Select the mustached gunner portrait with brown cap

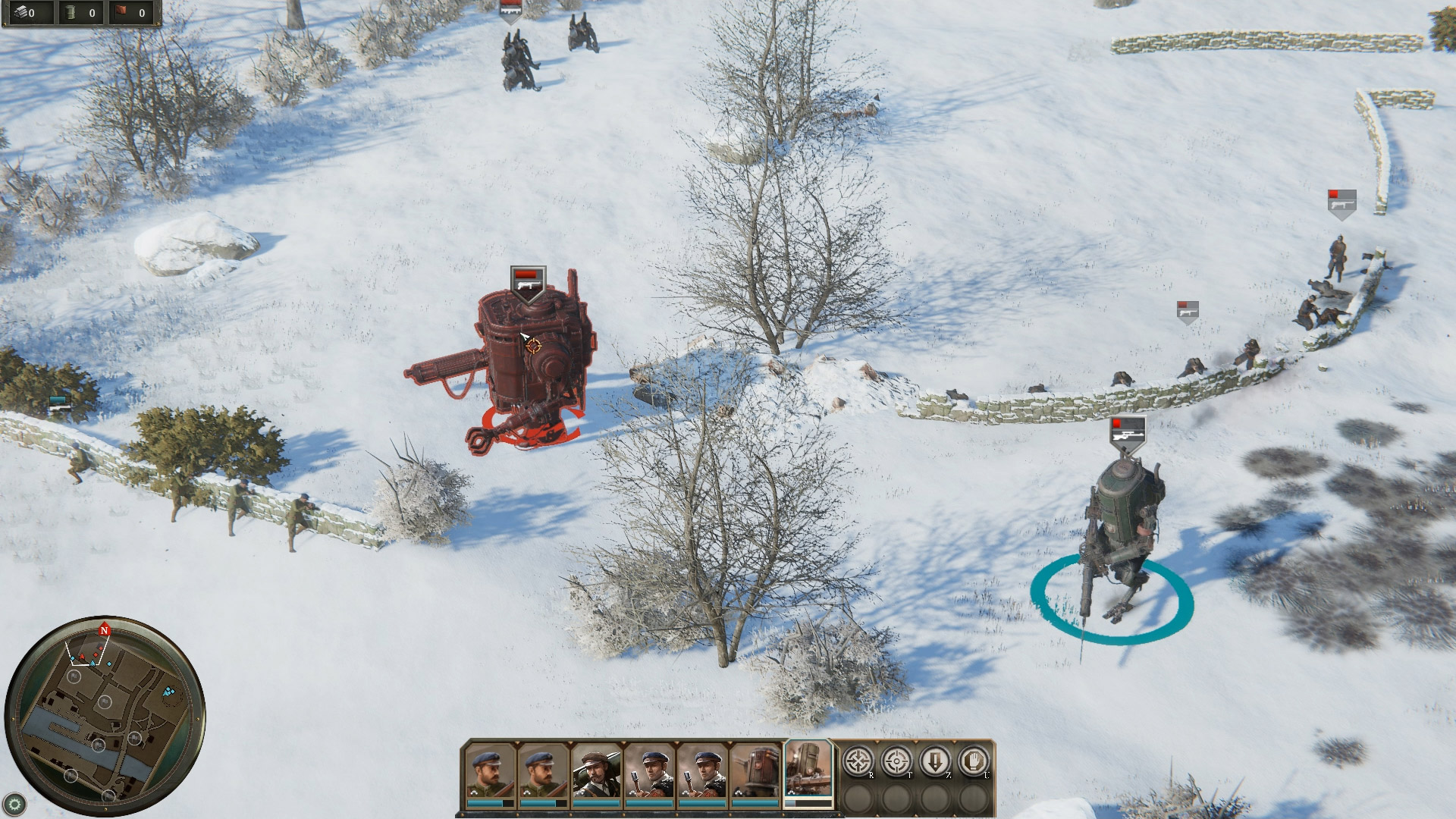coord(597,772)
